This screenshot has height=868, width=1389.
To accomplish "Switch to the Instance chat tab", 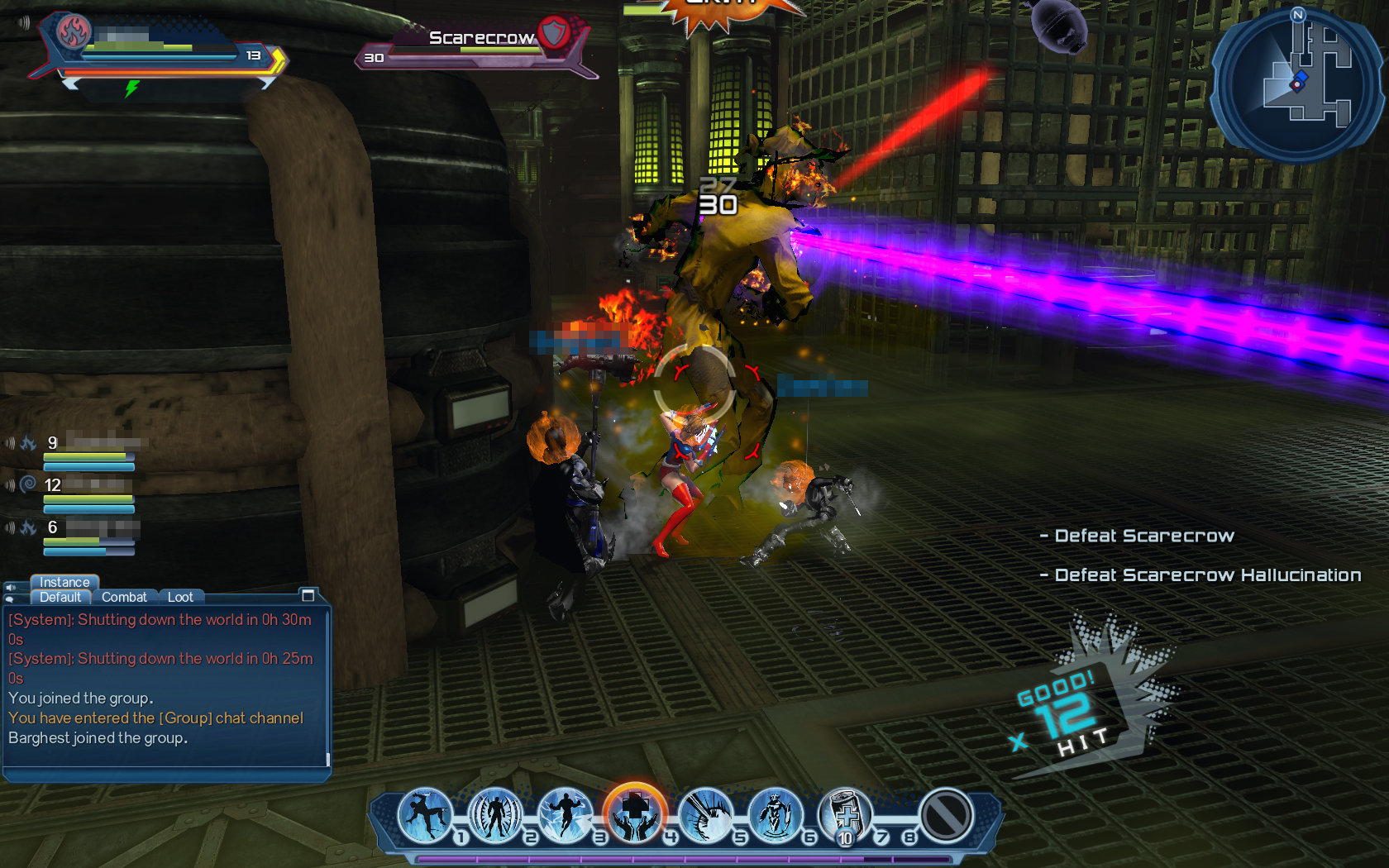I will point(64,582).
